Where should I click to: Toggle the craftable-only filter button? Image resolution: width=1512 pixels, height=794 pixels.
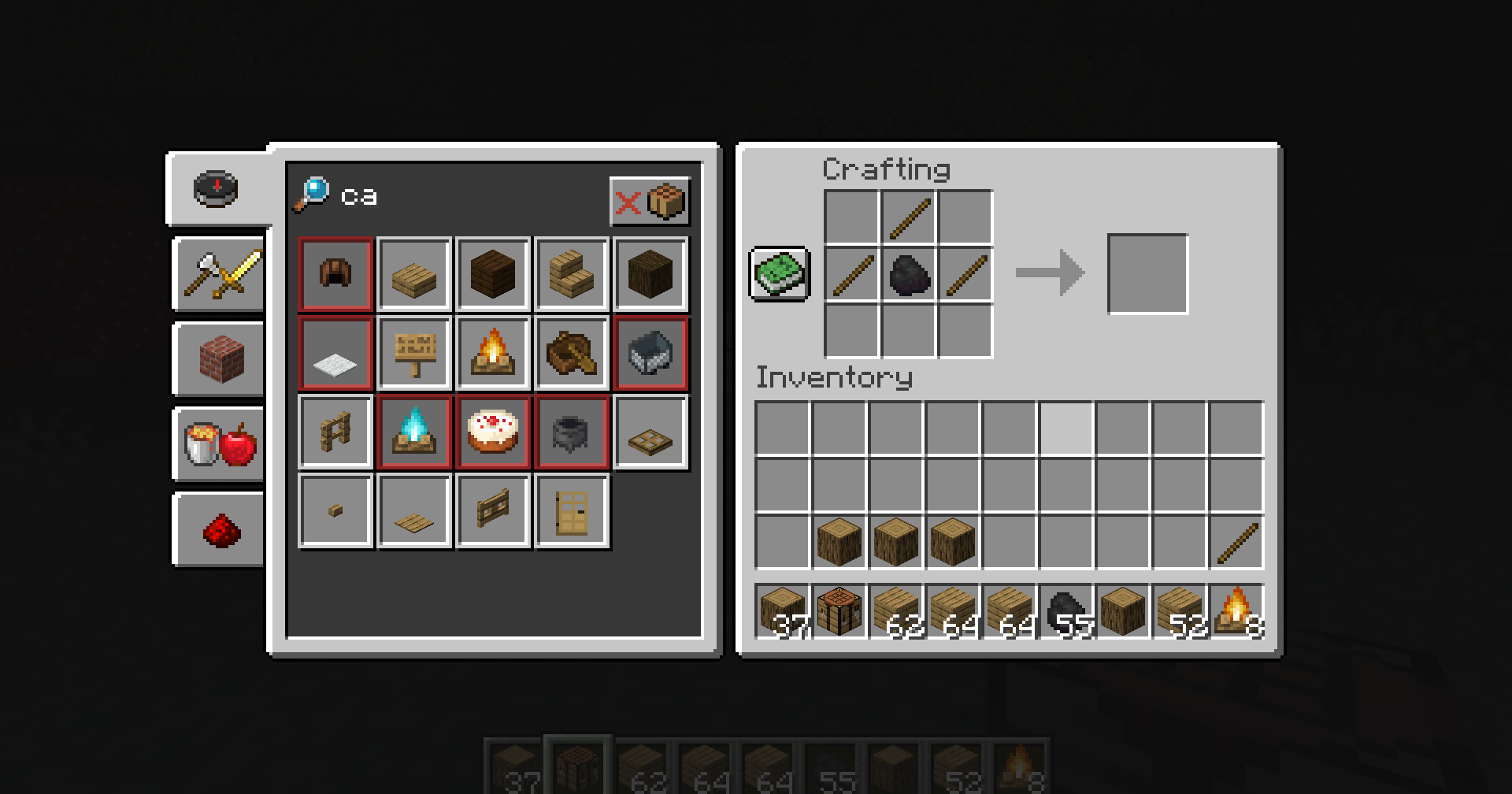click(x=650, y=202)
